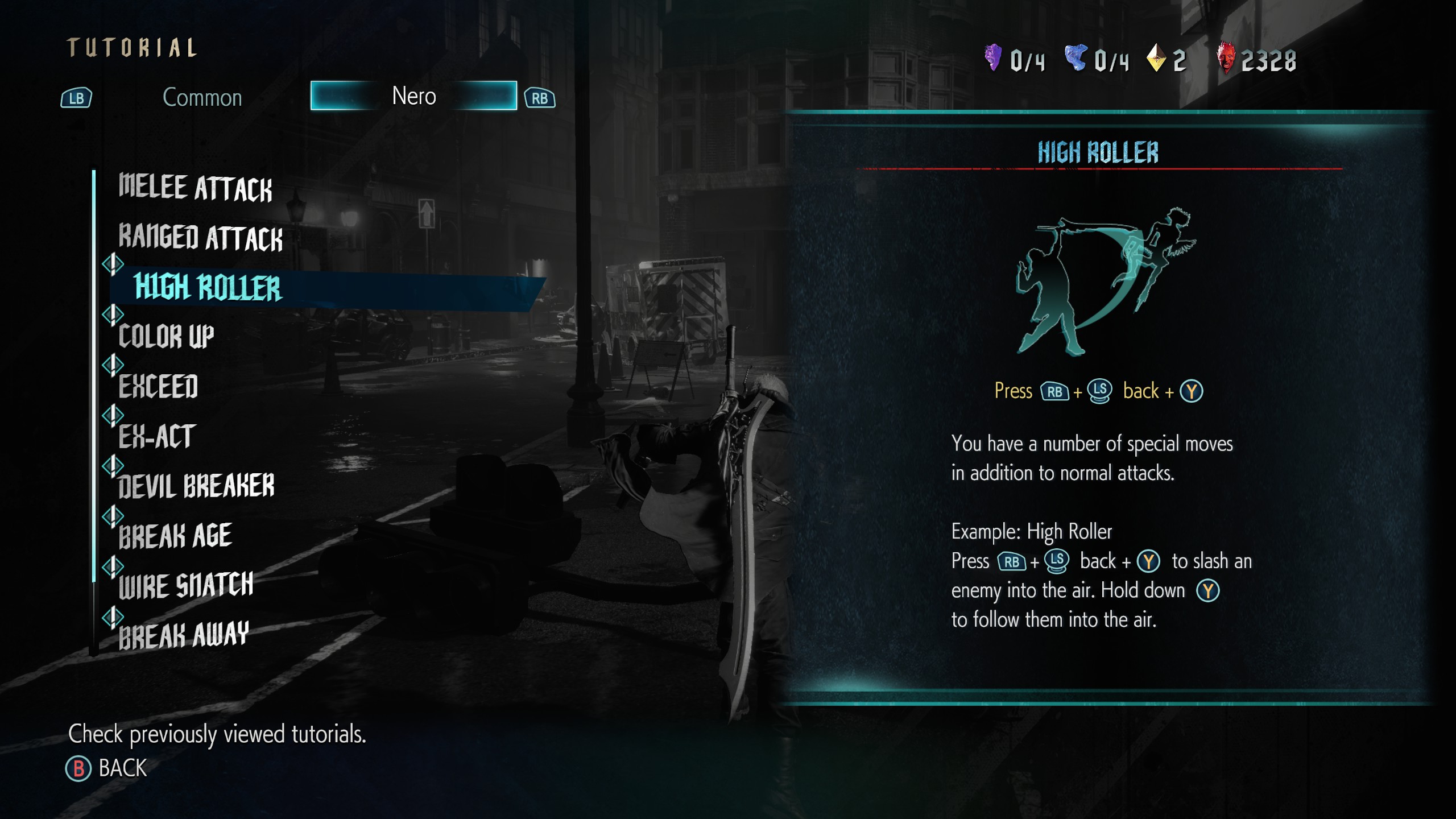This screenshot has width=1456, height=819.
Task: View the Break Away tutorial
Action: point(183,635)
